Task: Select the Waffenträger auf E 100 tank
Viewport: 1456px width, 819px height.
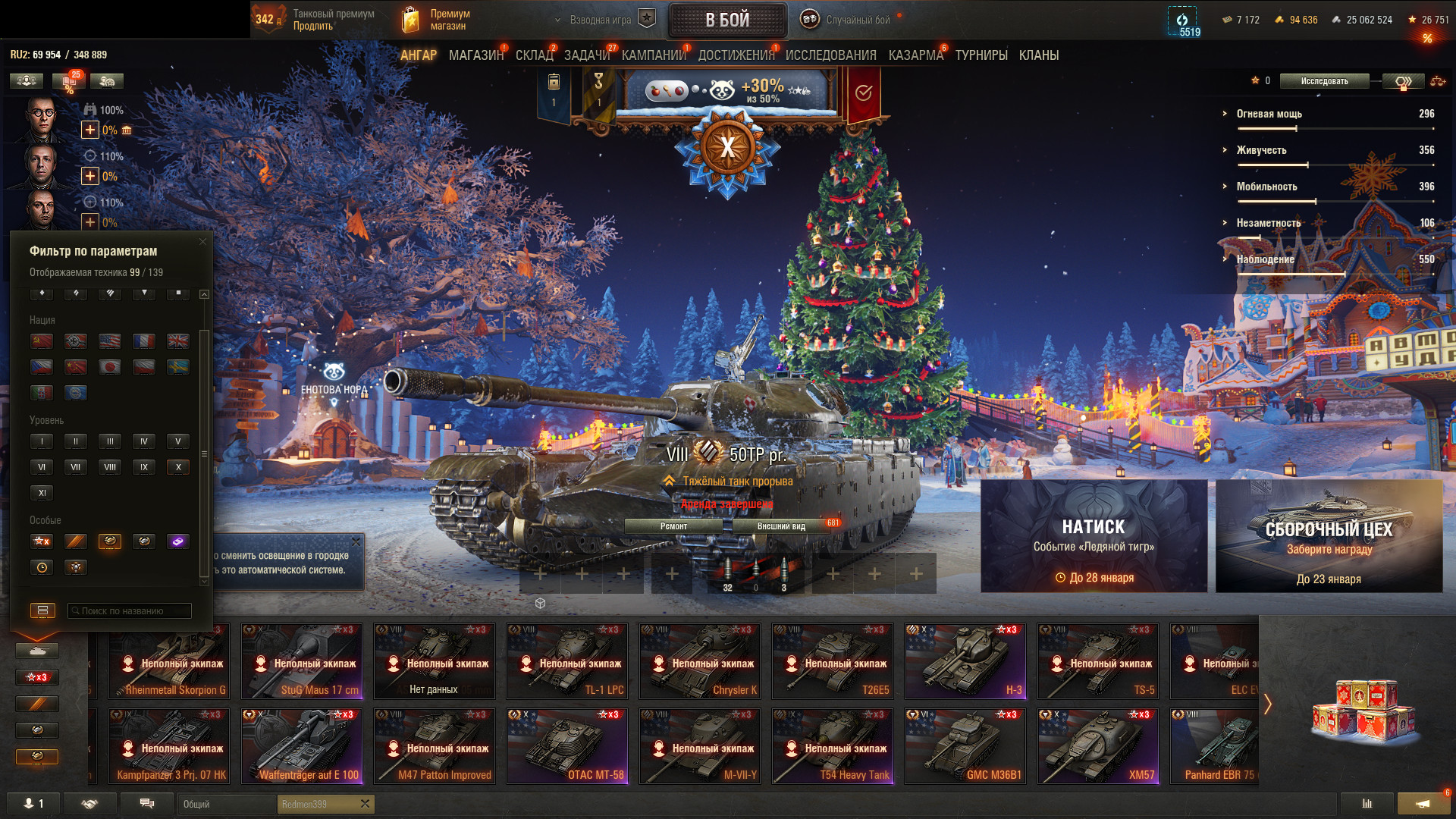Action: coord(302,745)
